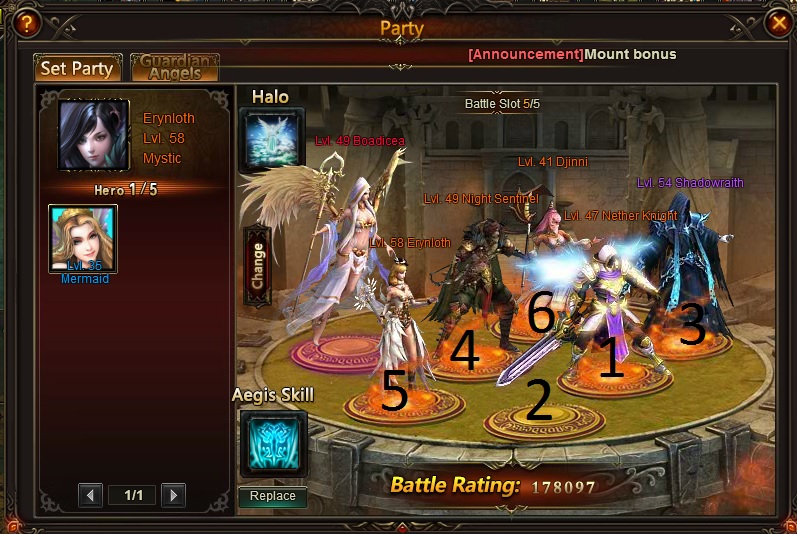797x534 pixels.
Task: Click the Change halo button
Action: [257, 265]
